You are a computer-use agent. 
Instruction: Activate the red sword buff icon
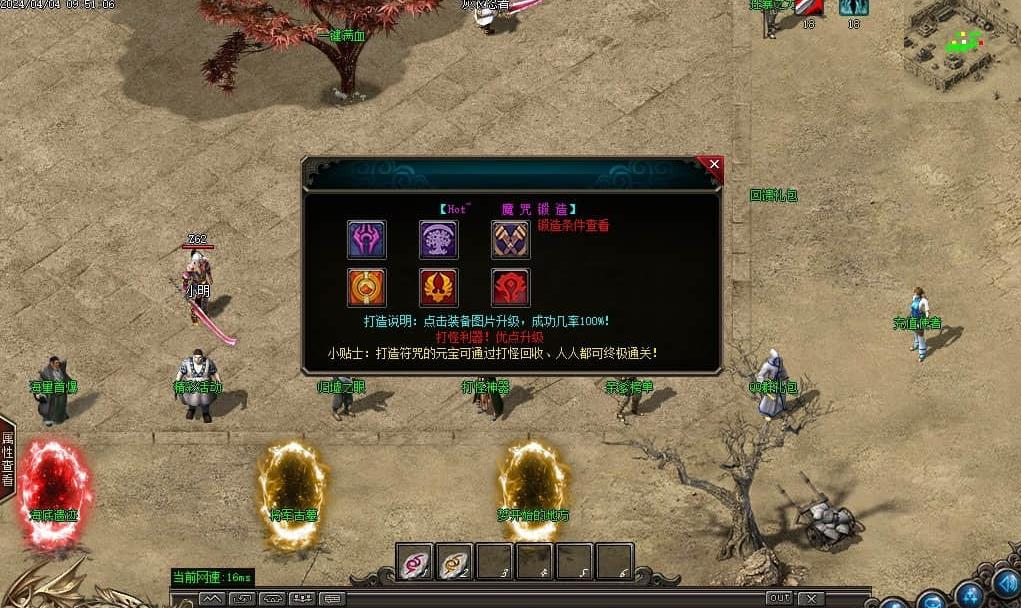pyautogui.click(x=809, y=7)
